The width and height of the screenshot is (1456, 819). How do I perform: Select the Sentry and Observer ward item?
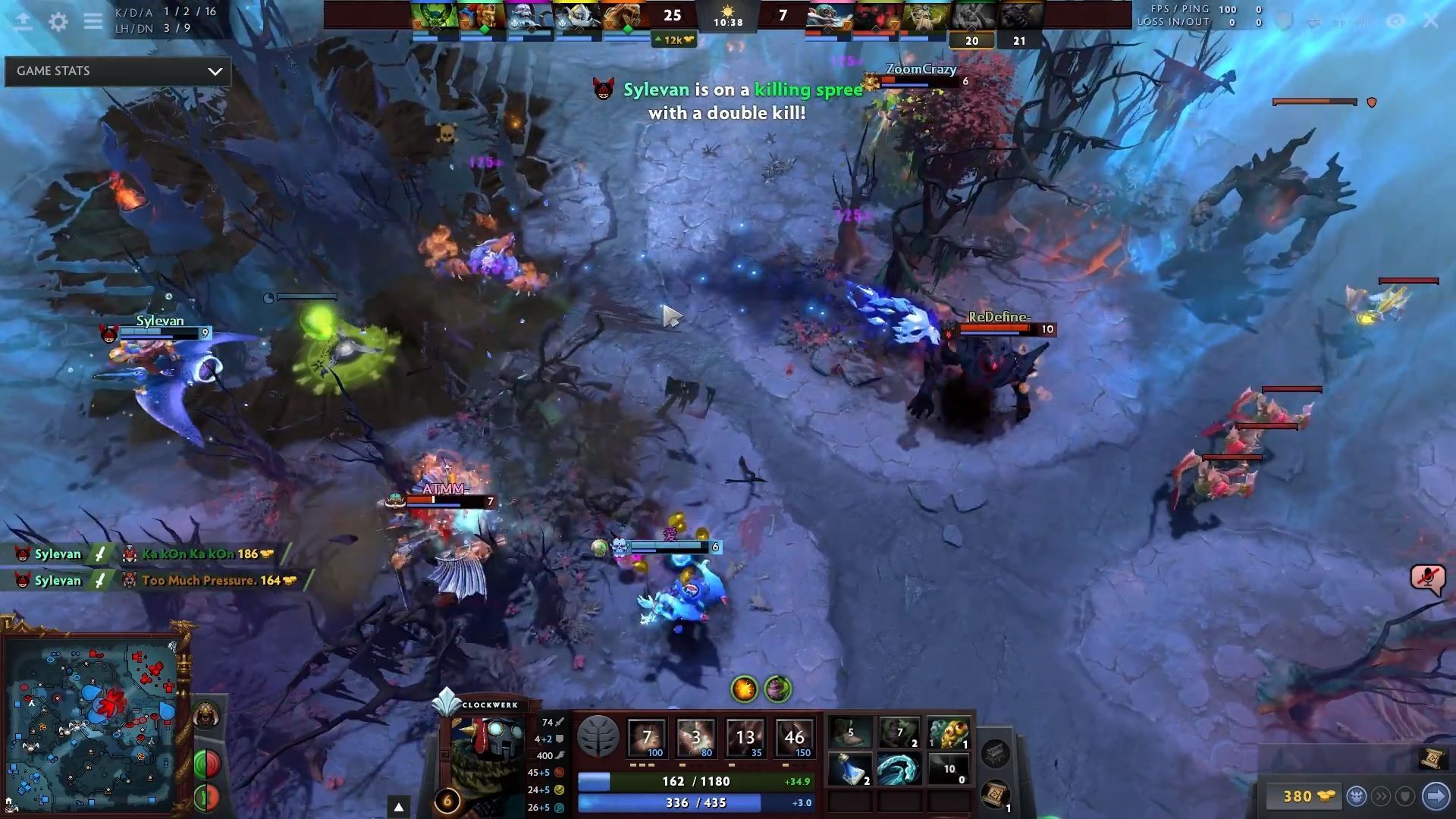(948, 733)
